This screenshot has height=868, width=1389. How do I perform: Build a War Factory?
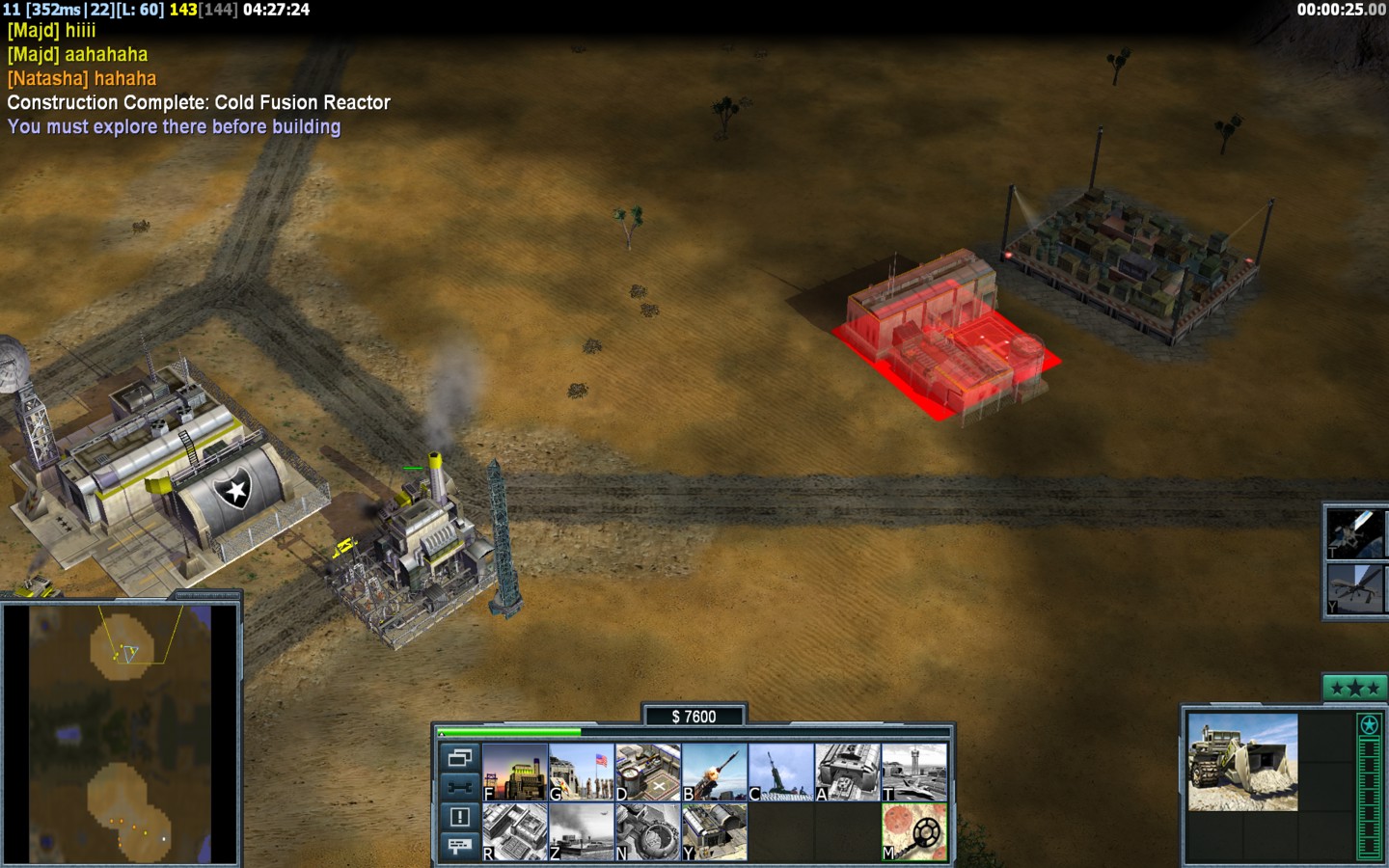pos(848,772)
